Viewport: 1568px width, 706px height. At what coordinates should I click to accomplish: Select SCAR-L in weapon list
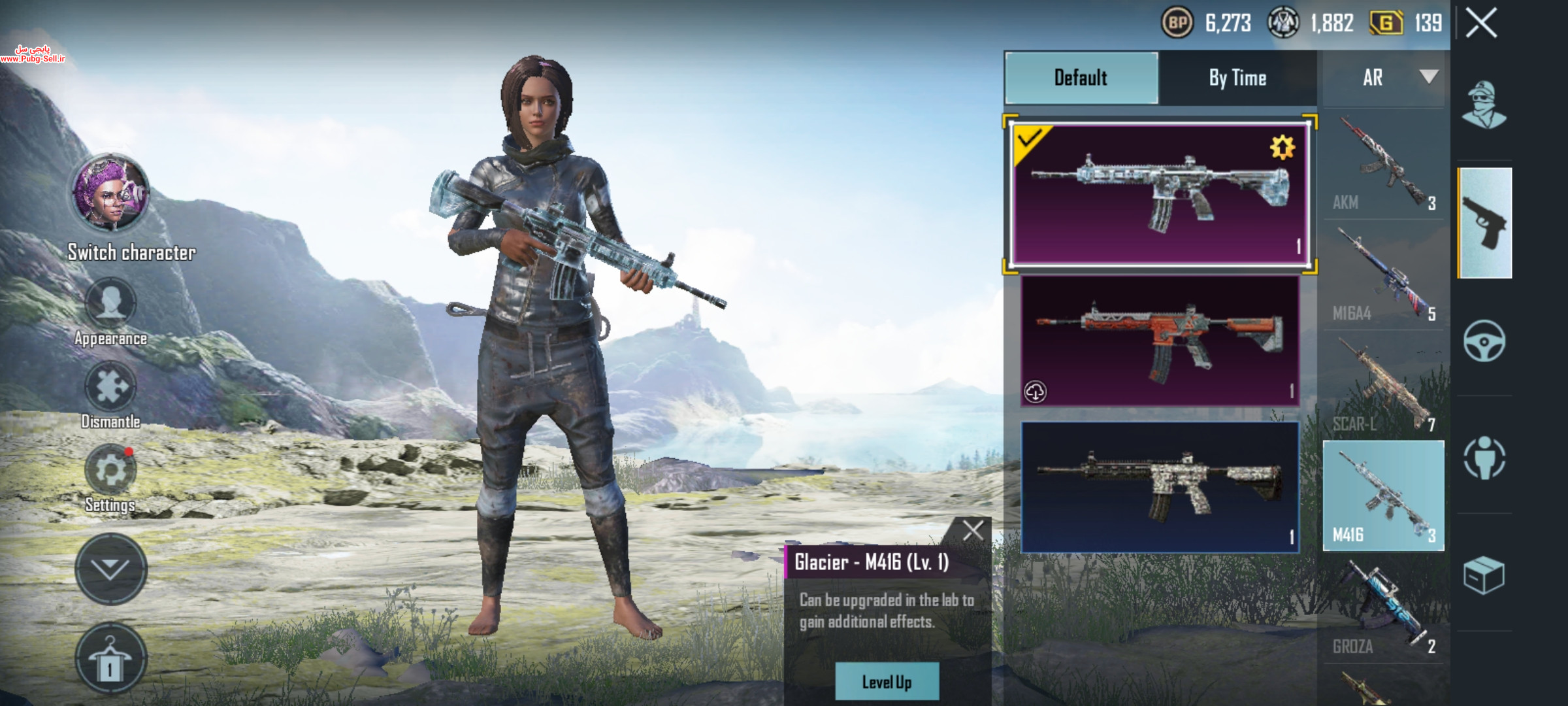(x=1383, y=387)
